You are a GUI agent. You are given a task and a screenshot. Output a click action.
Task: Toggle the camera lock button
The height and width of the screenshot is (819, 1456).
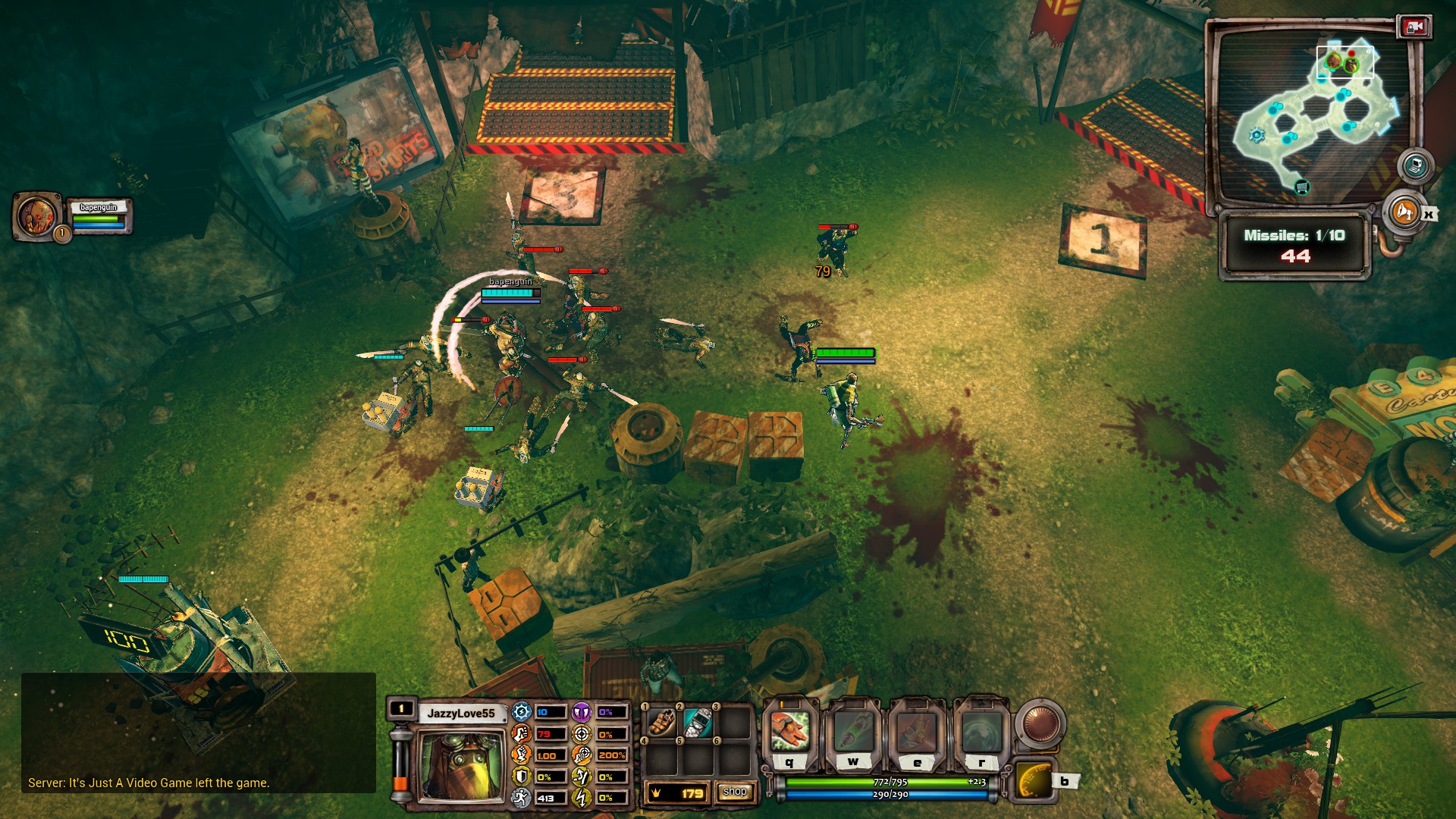pos(1414,27)
